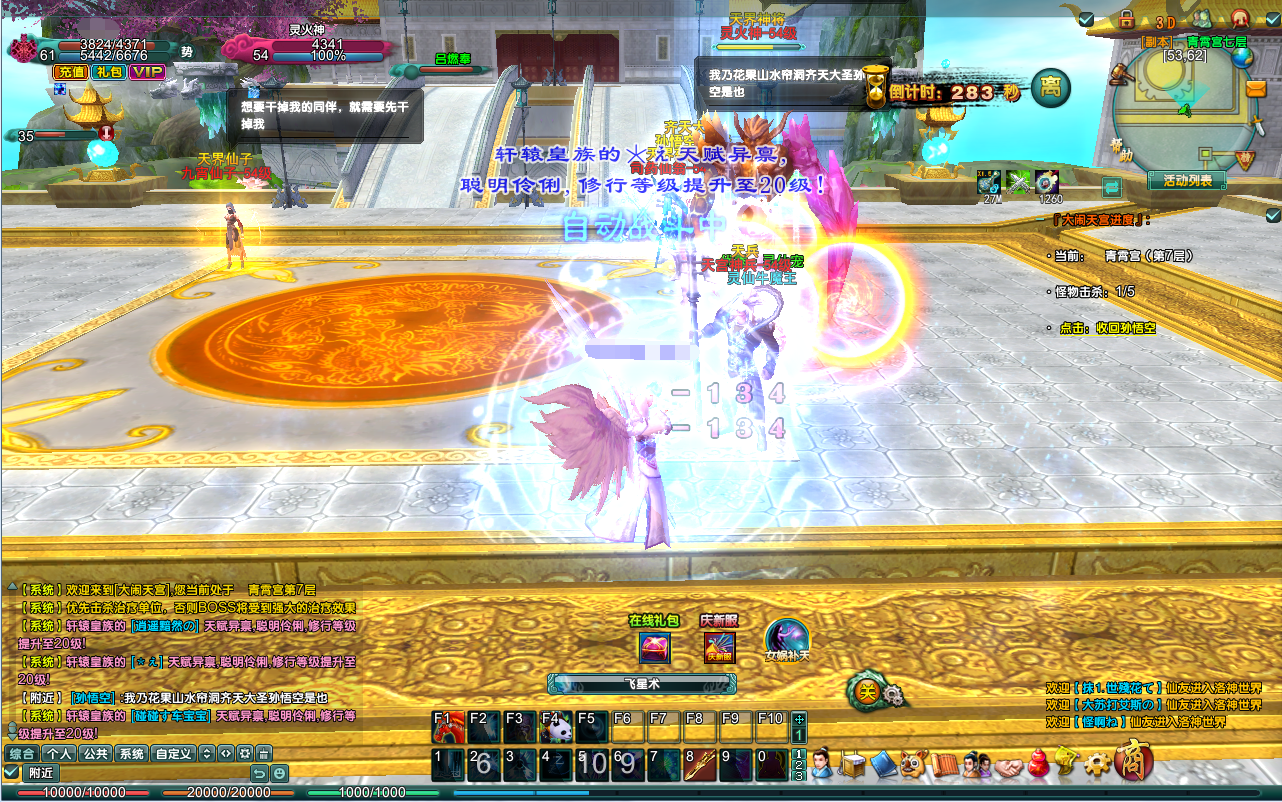Claim the 在线礼包 online gift box
This screenshot has width=1282, height=802.
[x=654, y=647]
